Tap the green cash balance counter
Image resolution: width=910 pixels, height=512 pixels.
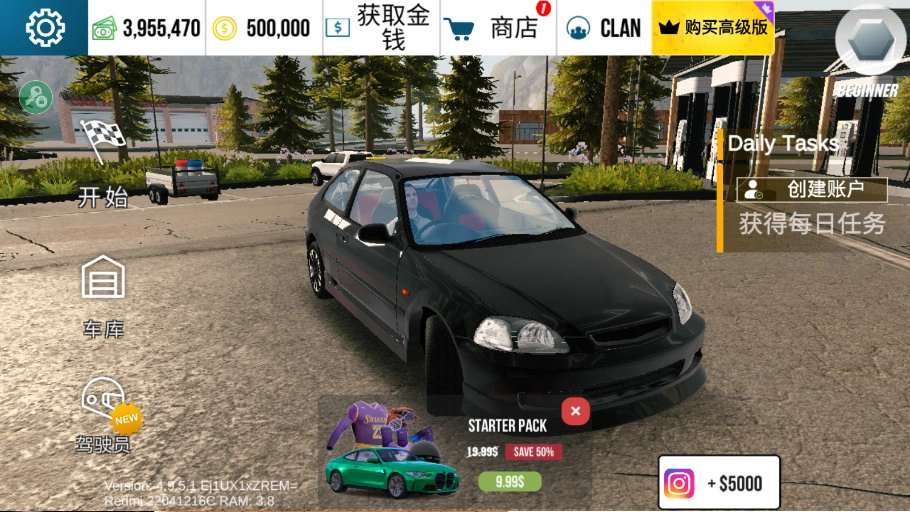pyautogui.click(x=147, y=28)
